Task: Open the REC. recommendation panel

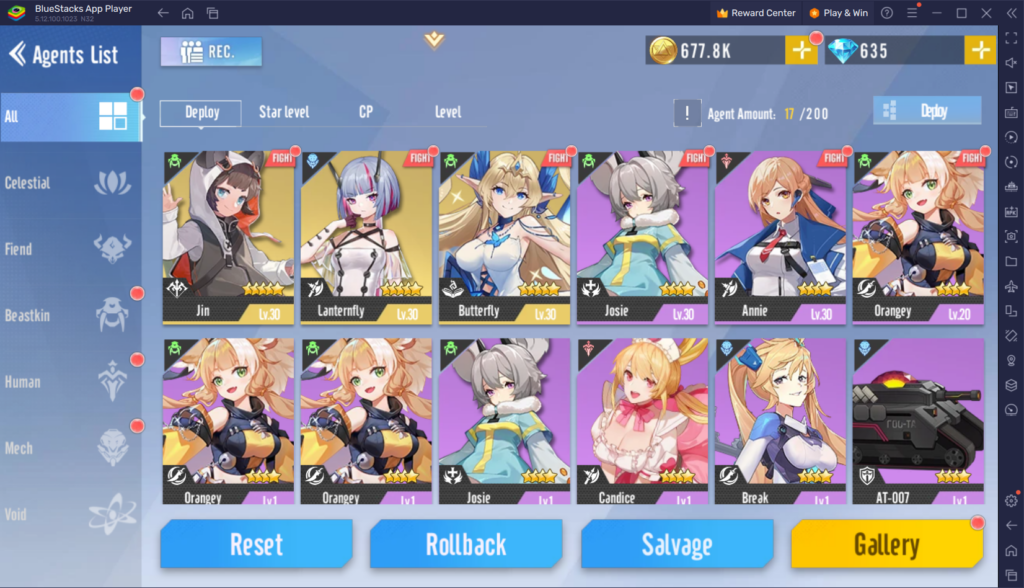Action: [x=210, y=52]
